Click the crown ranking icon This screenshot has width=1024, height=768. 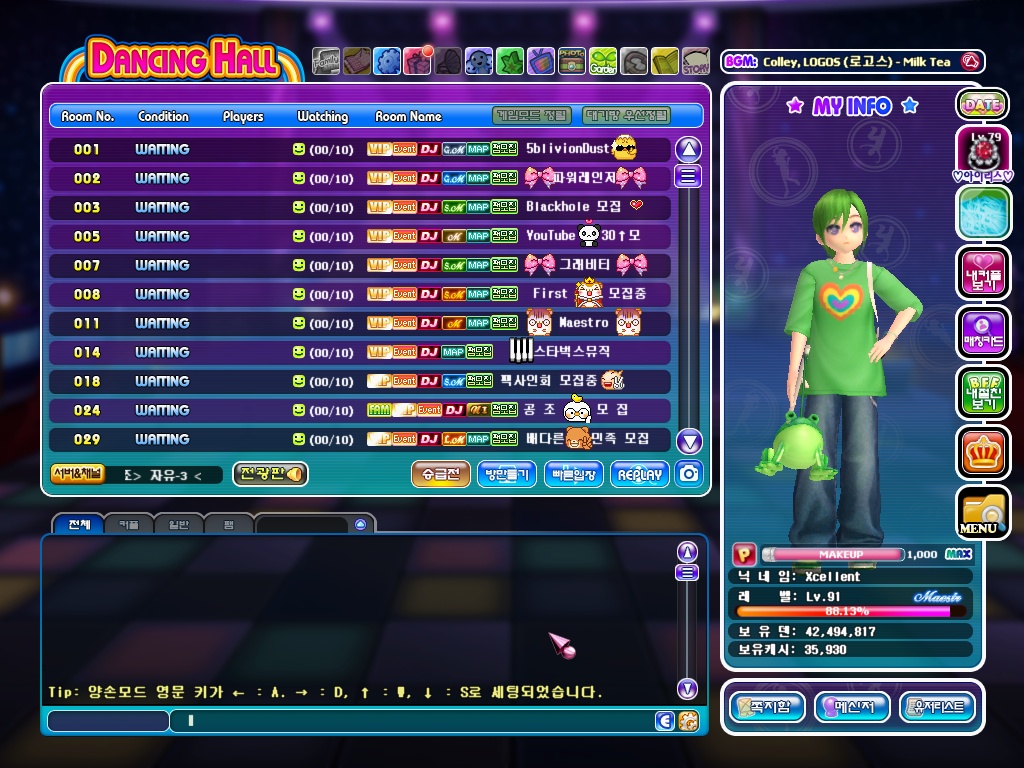[982, 452]
